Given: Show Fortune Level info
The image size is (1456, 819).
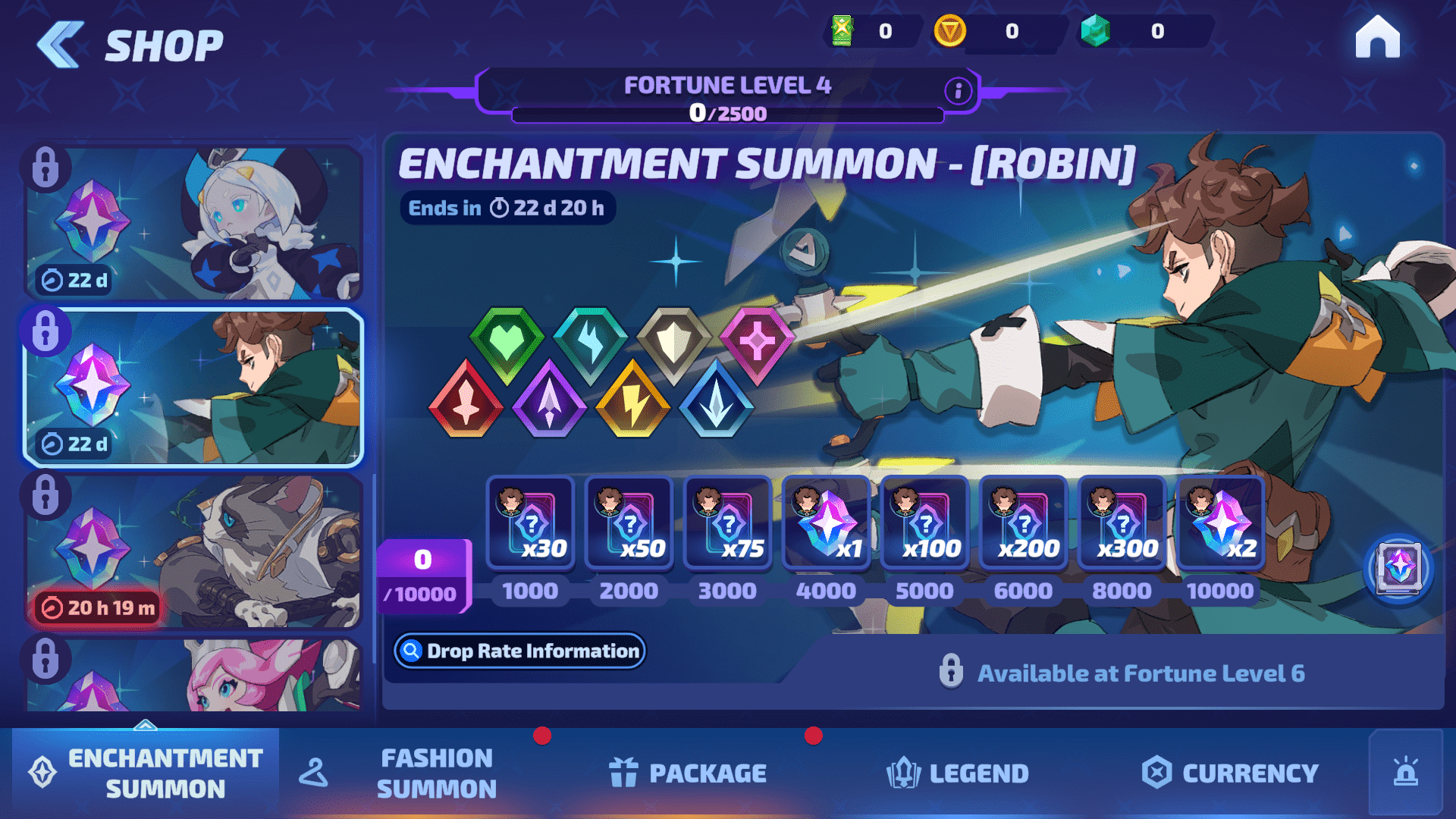Looking at the screenshot, I should pyautogui.click(x=958, y=91).
